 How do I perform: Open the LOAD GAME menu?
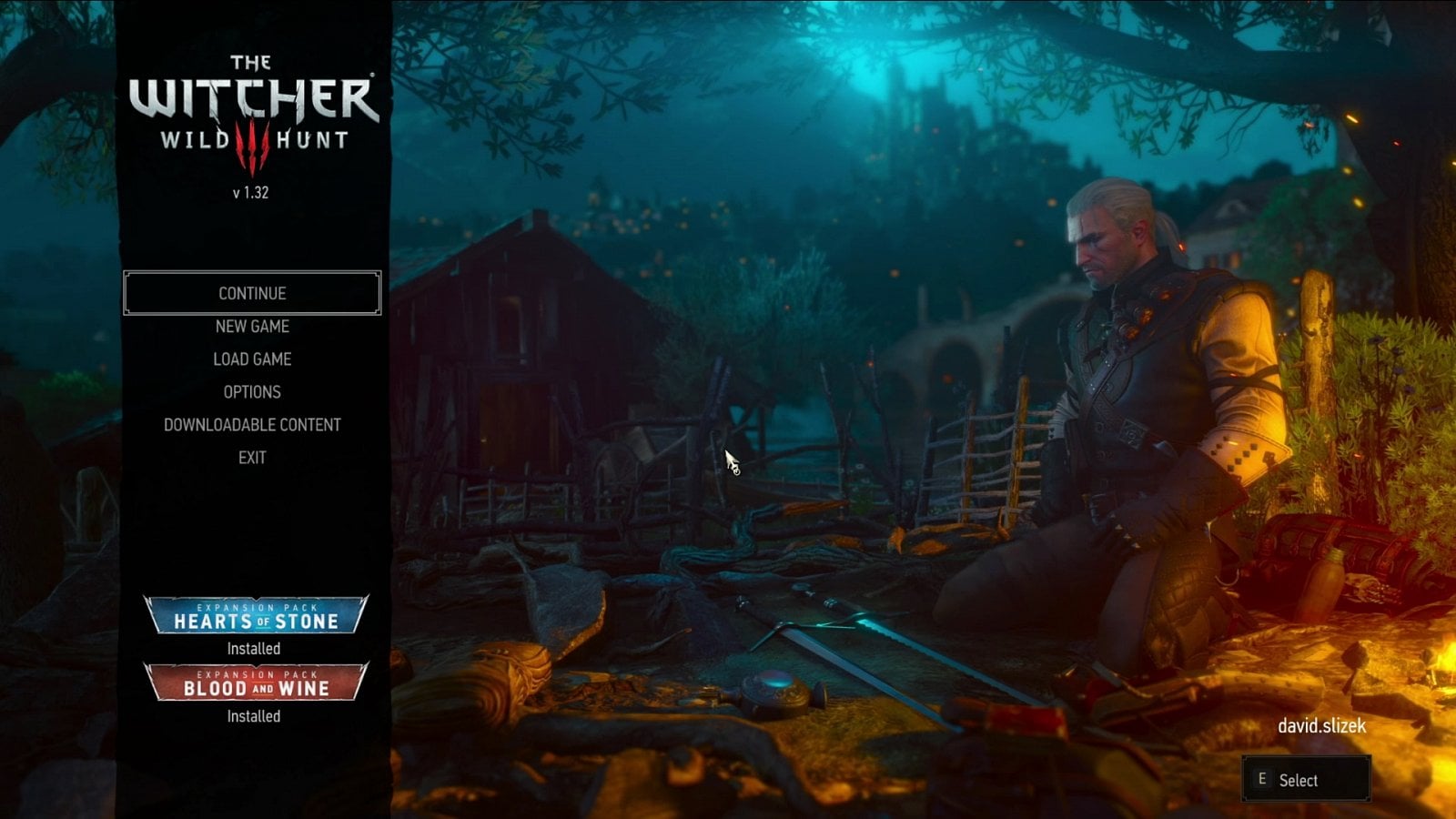point(254,359)
